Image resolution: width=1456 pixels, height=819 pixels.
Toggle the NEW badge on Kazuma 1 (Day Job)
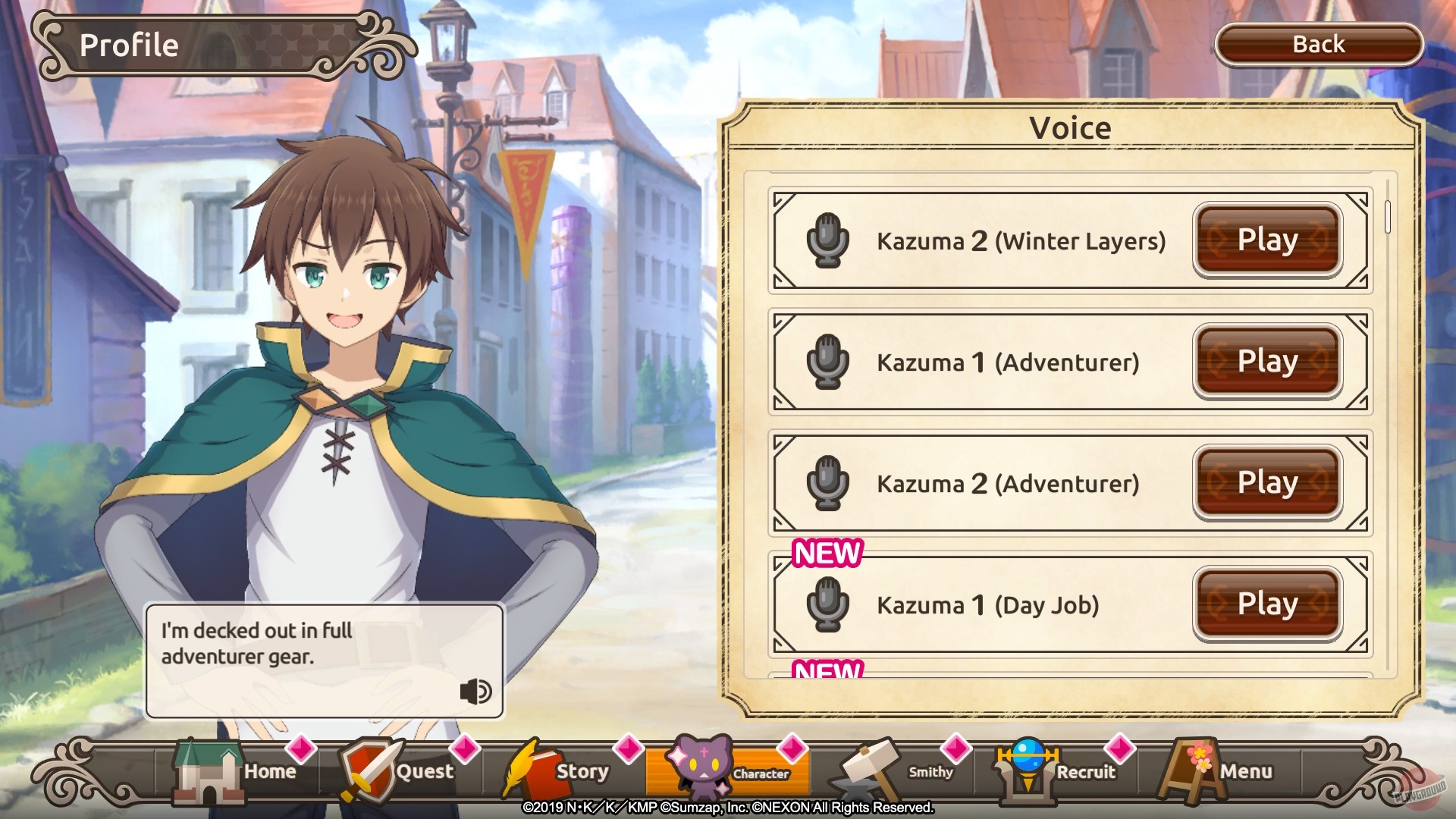coord(829,554)
